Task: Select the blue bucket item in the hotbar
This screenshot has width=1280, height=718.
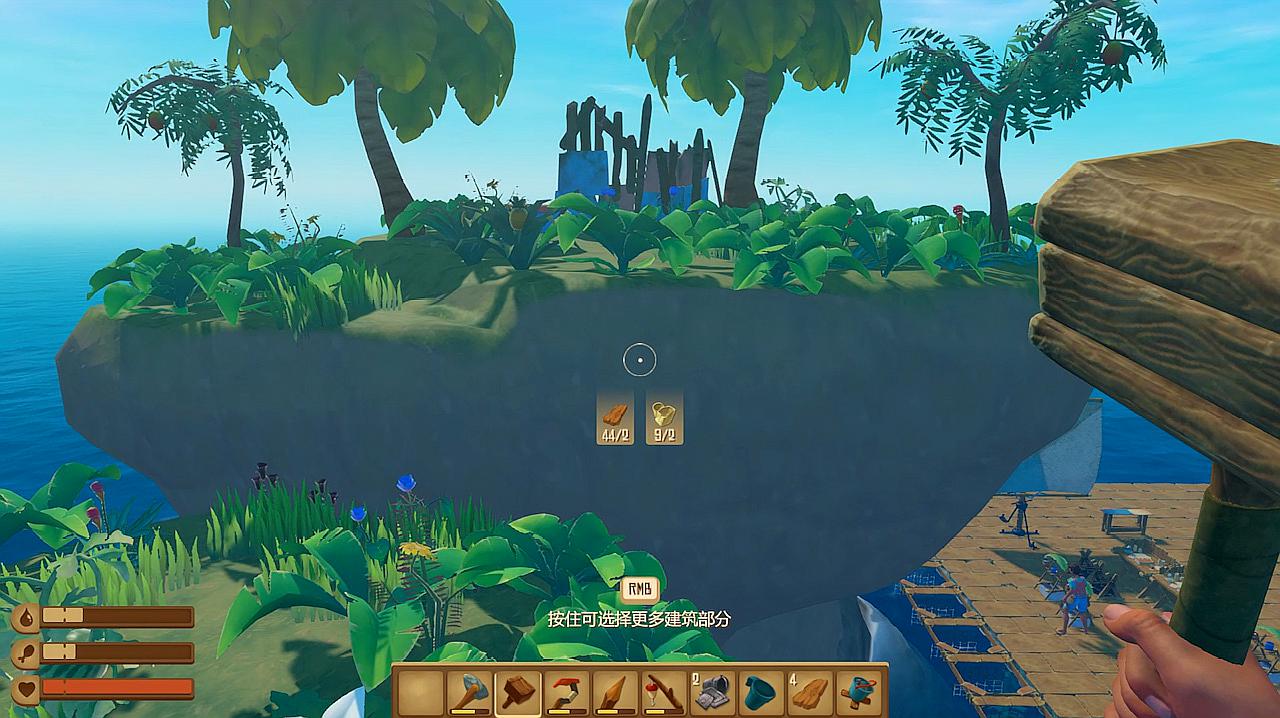Action: tap(858, 692)
